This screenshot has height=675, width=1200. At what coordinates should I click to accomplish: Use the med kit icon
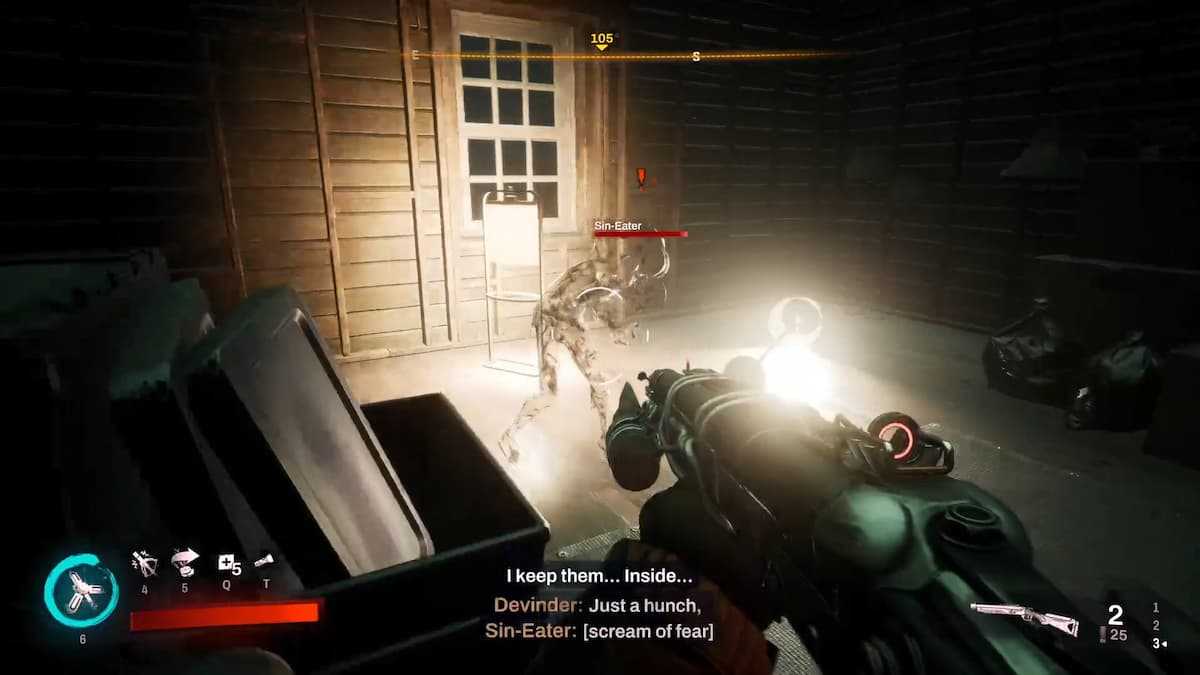tap(228, 564)
